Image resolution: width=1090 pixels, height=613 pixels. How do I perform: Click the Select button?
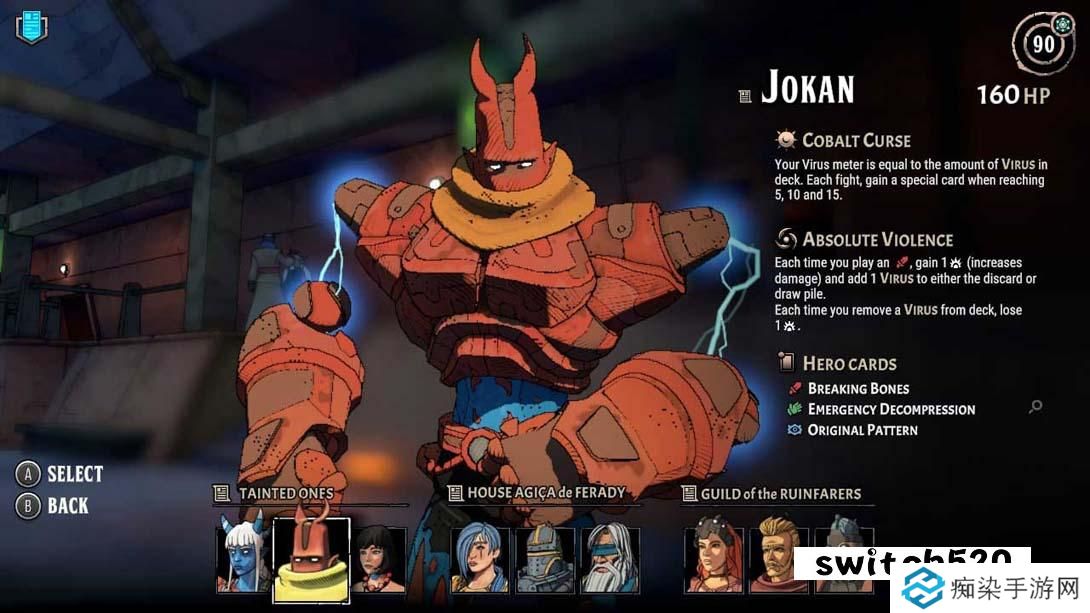tap(62, 474)
